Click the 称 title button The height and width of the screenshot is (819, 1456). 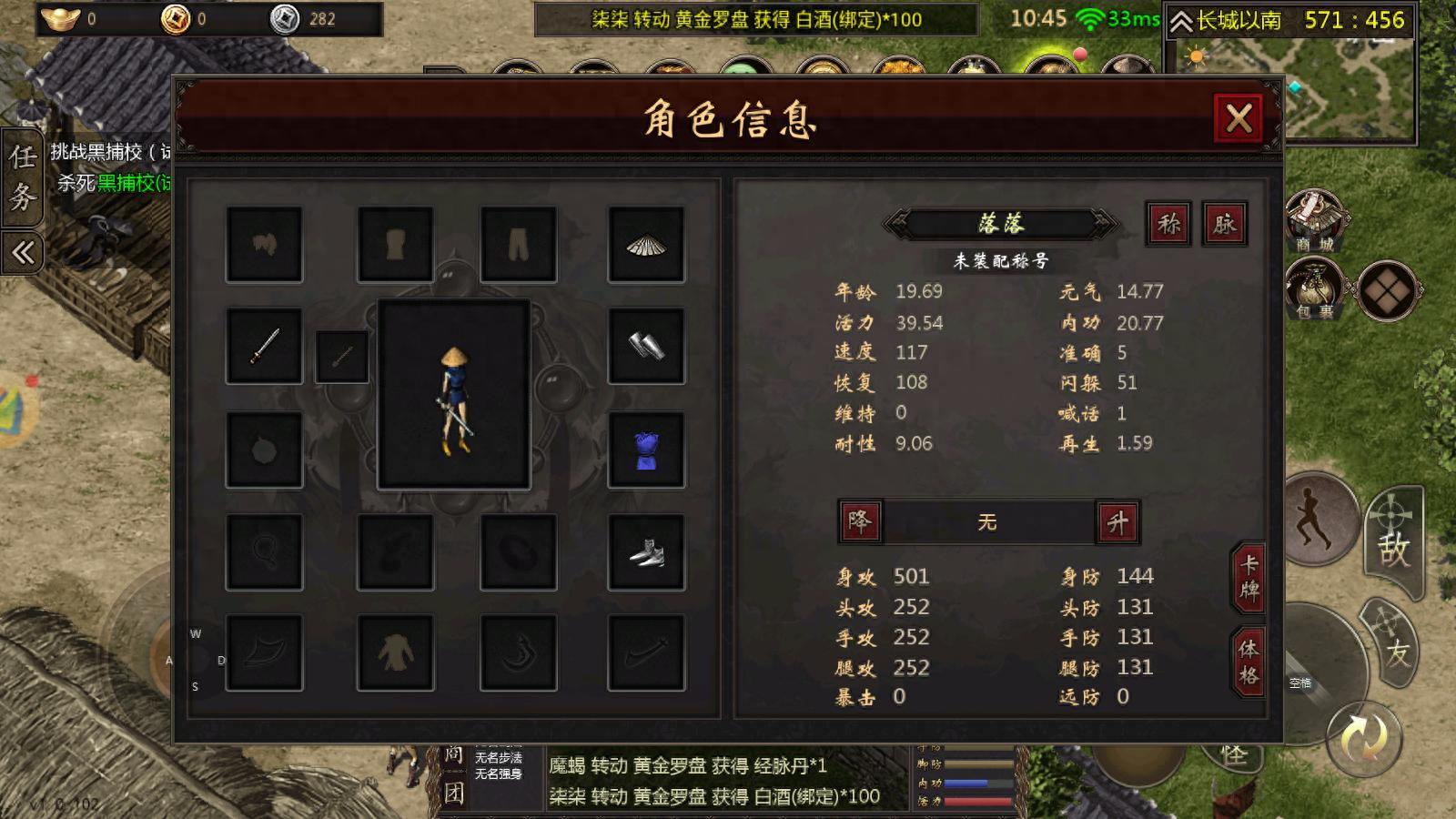click(1168, 225)
